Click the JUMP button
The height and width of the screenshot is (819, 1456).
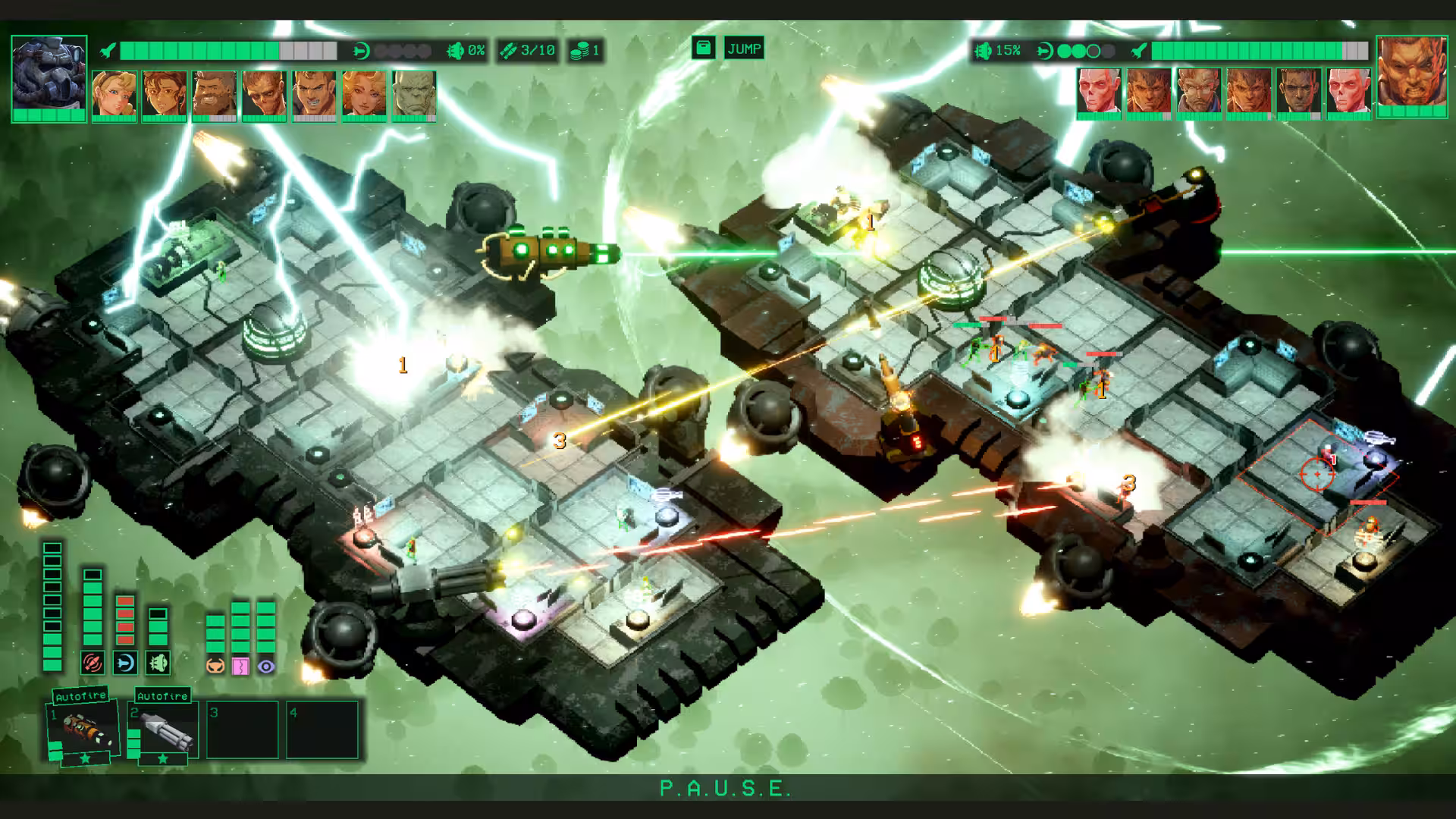(x=743, y=49)
